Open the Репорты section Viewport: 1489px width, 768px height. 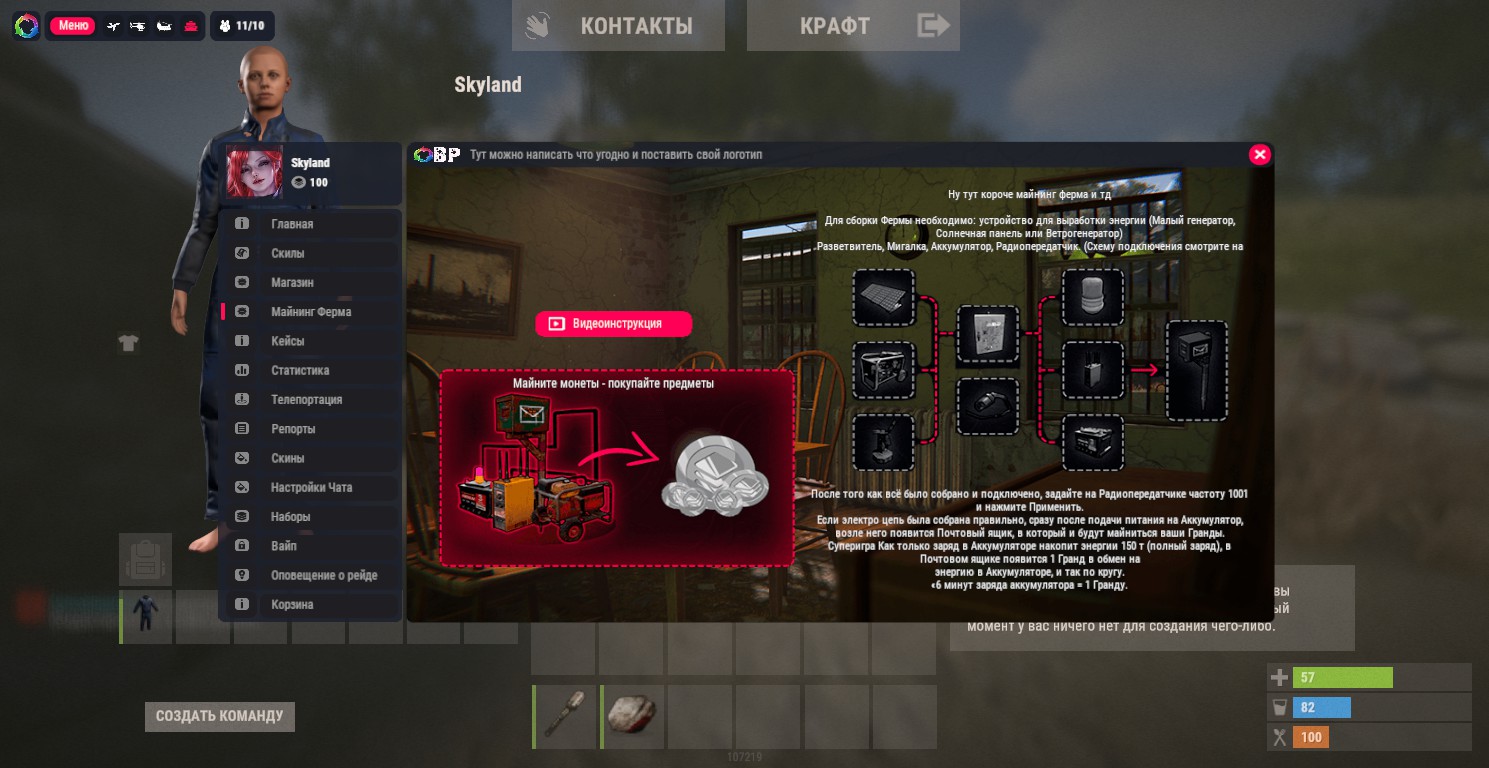tap(310, 429)
